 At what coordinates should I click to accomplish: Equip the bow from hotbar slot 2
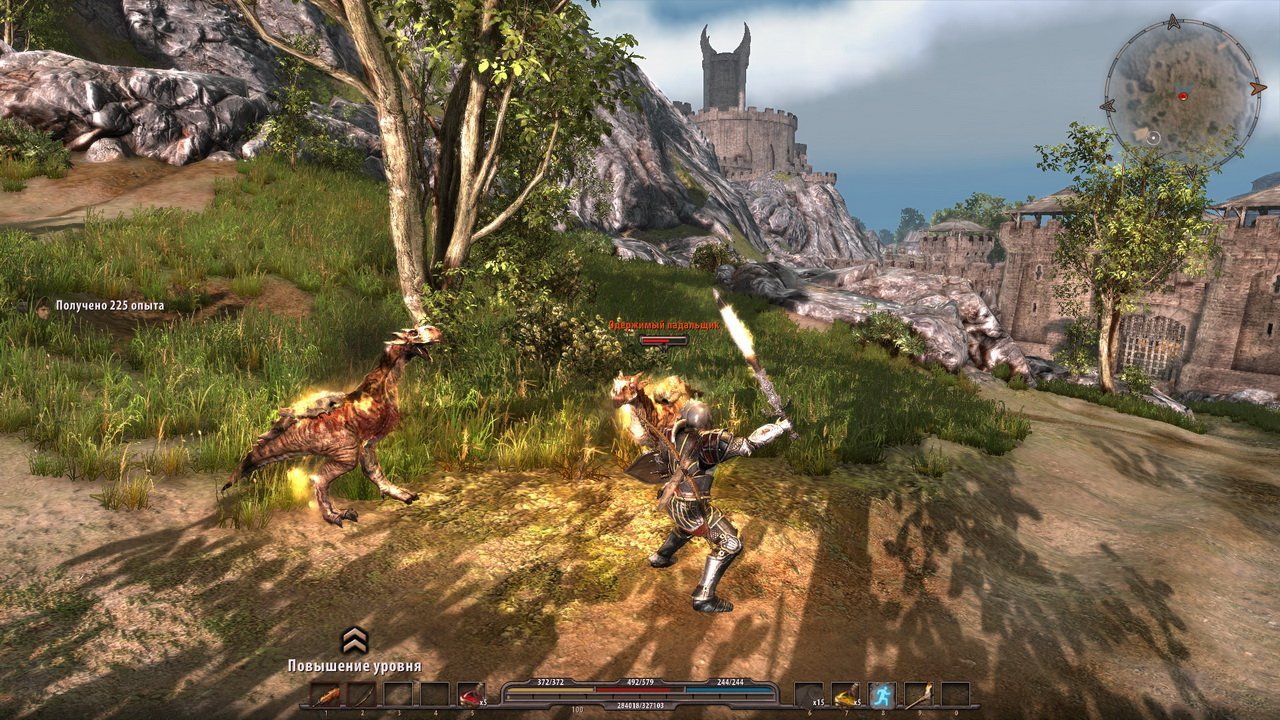tap(362, 695)
